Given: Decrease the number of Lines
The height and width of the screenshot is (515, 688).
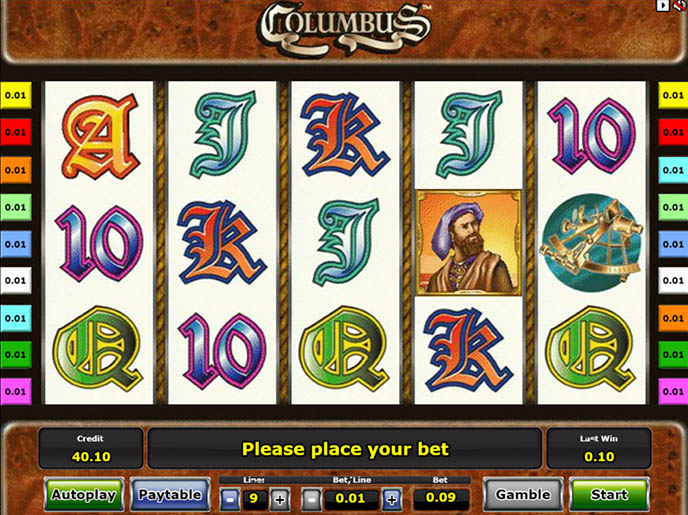Looking at the screenshot, I should pyautogui.click(x=230, y=497).
